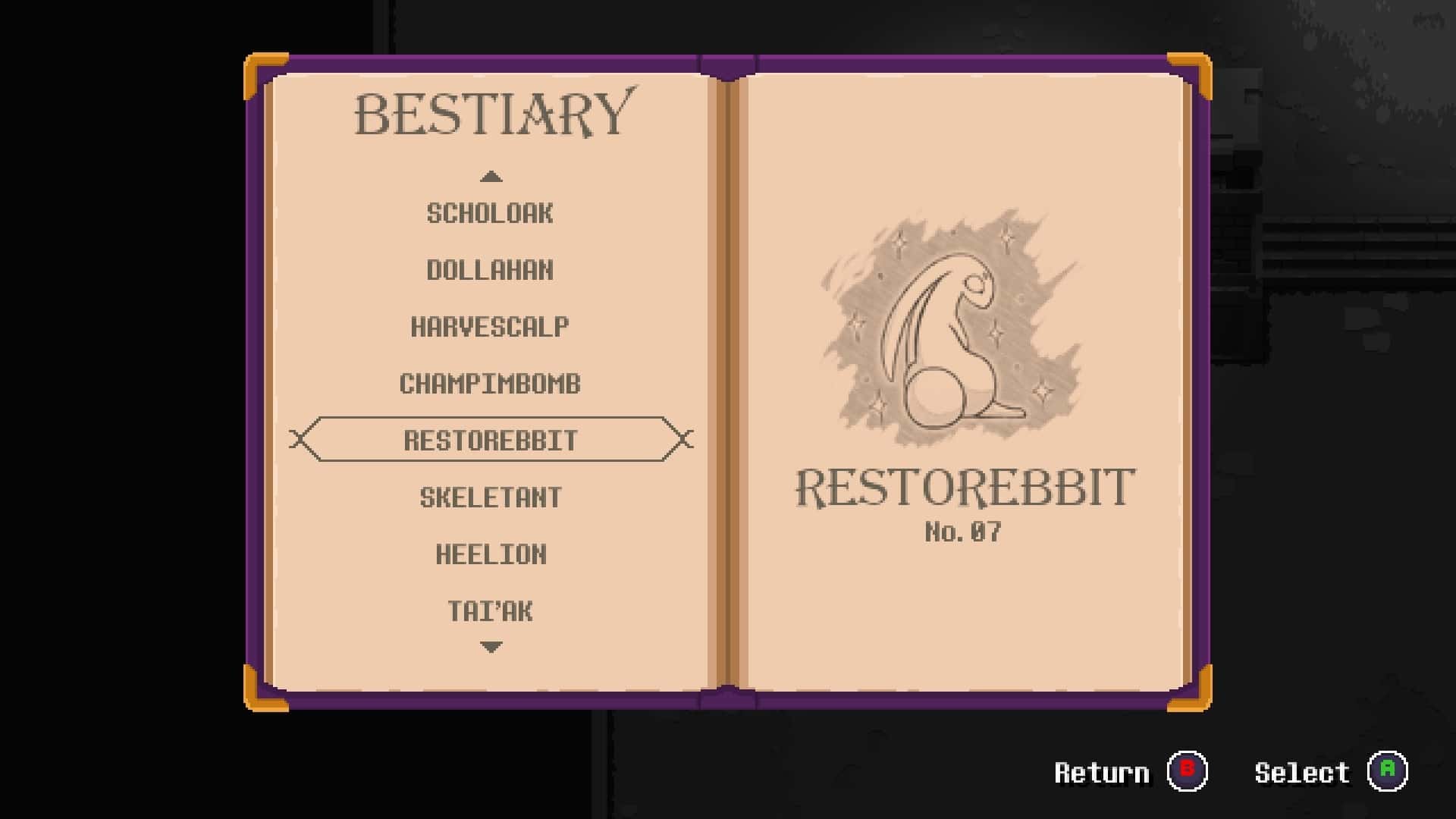1456x819 pixels.
Task: Select the HARVESCALP bestiary entry
Action: 490,327
